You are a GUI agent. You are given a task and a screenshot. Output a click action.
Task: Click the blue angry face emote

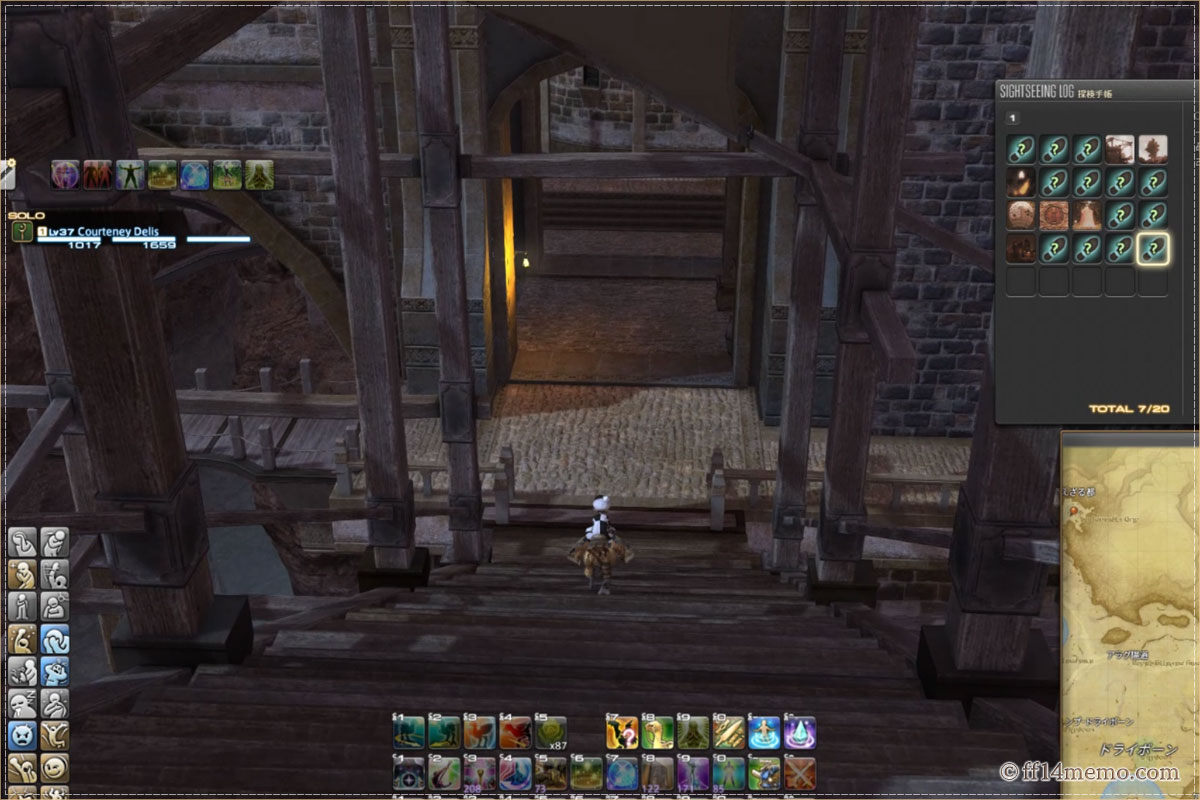(x=22, y=736)
